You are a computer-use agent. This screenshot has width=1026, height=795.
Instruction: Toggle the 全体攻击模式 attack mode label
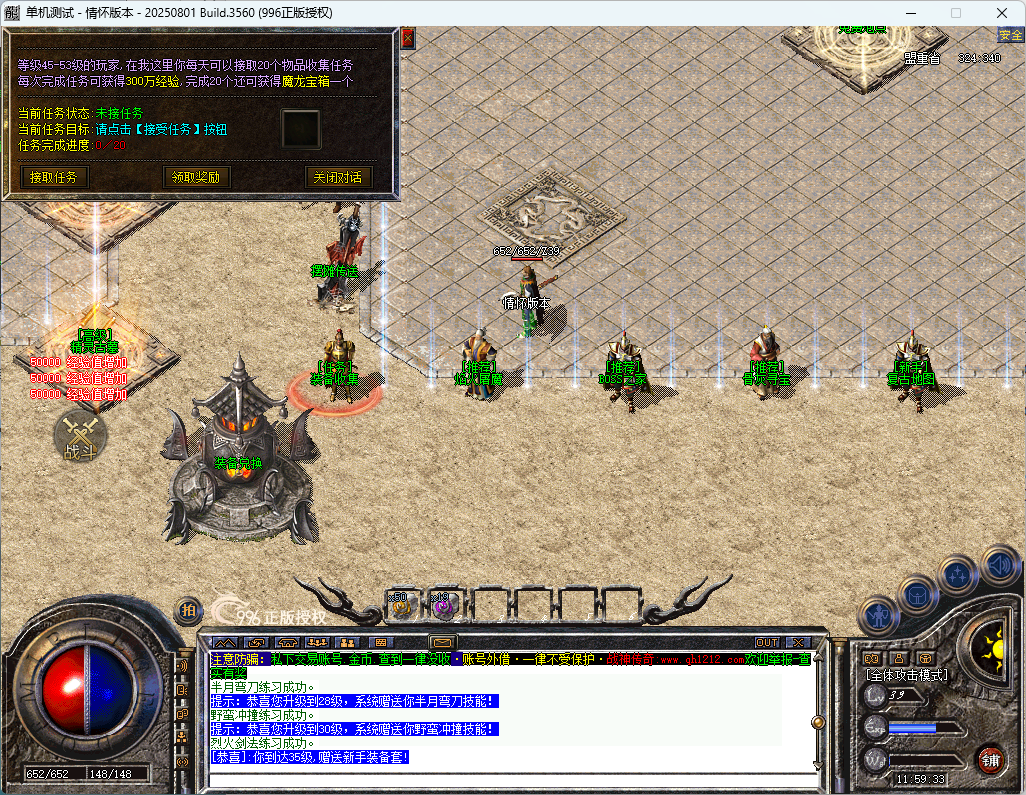pyautogui.click(x=907, y=675)
